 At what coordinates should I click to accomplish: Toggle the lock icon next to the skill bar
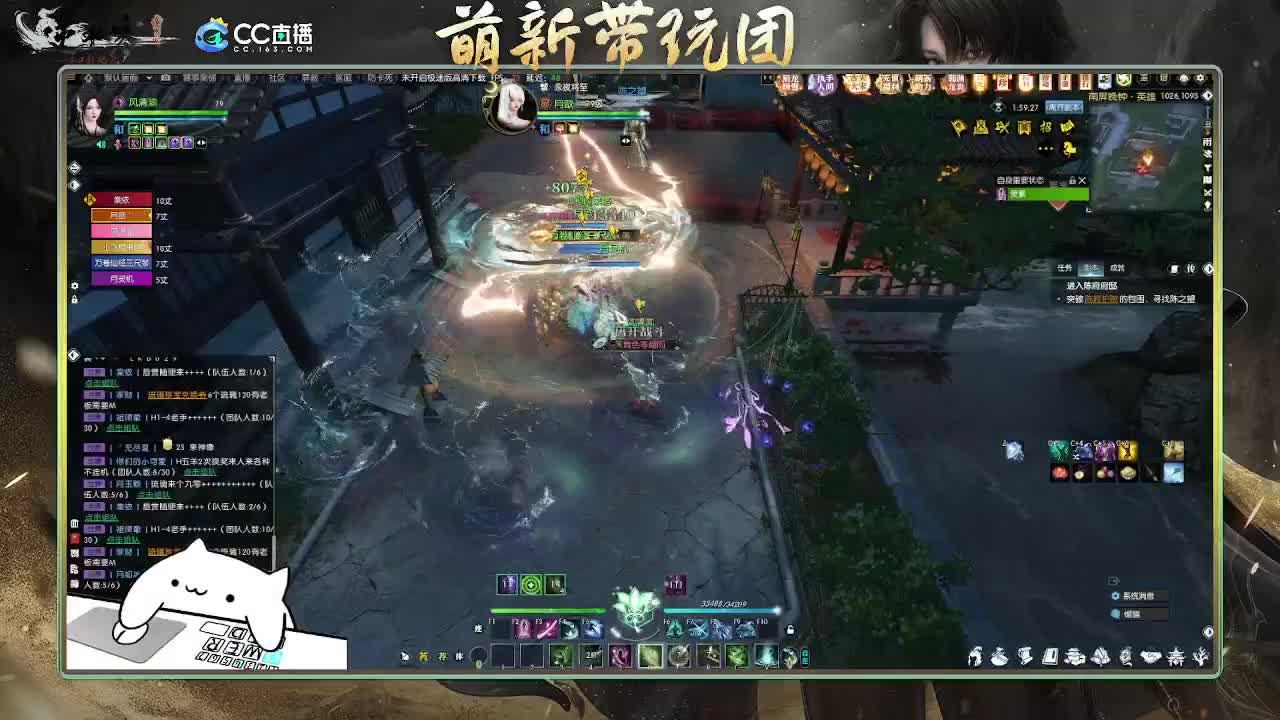pos(790,628)
